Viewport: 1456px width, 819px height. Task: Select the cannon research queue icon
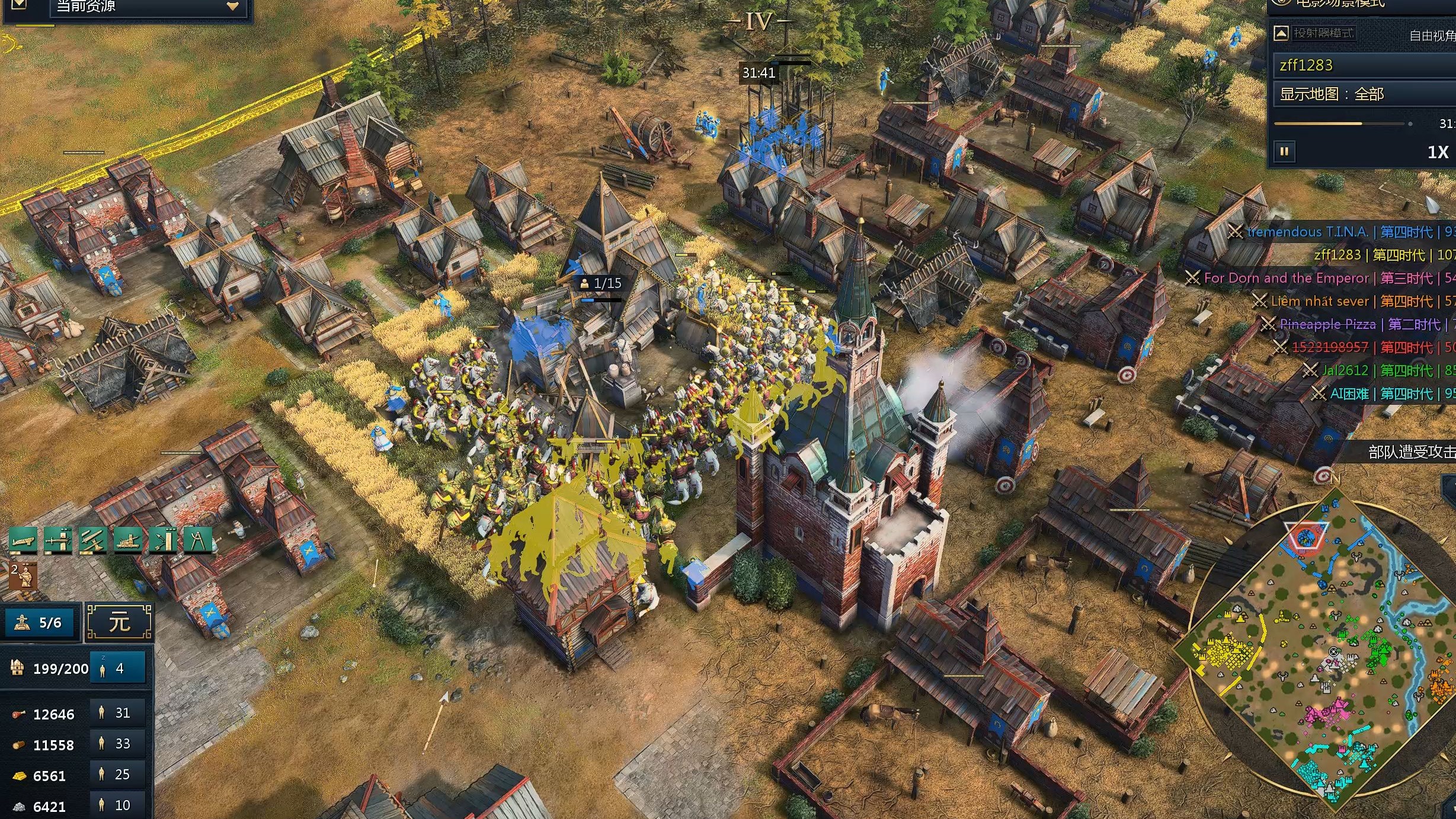pos(23,540)
